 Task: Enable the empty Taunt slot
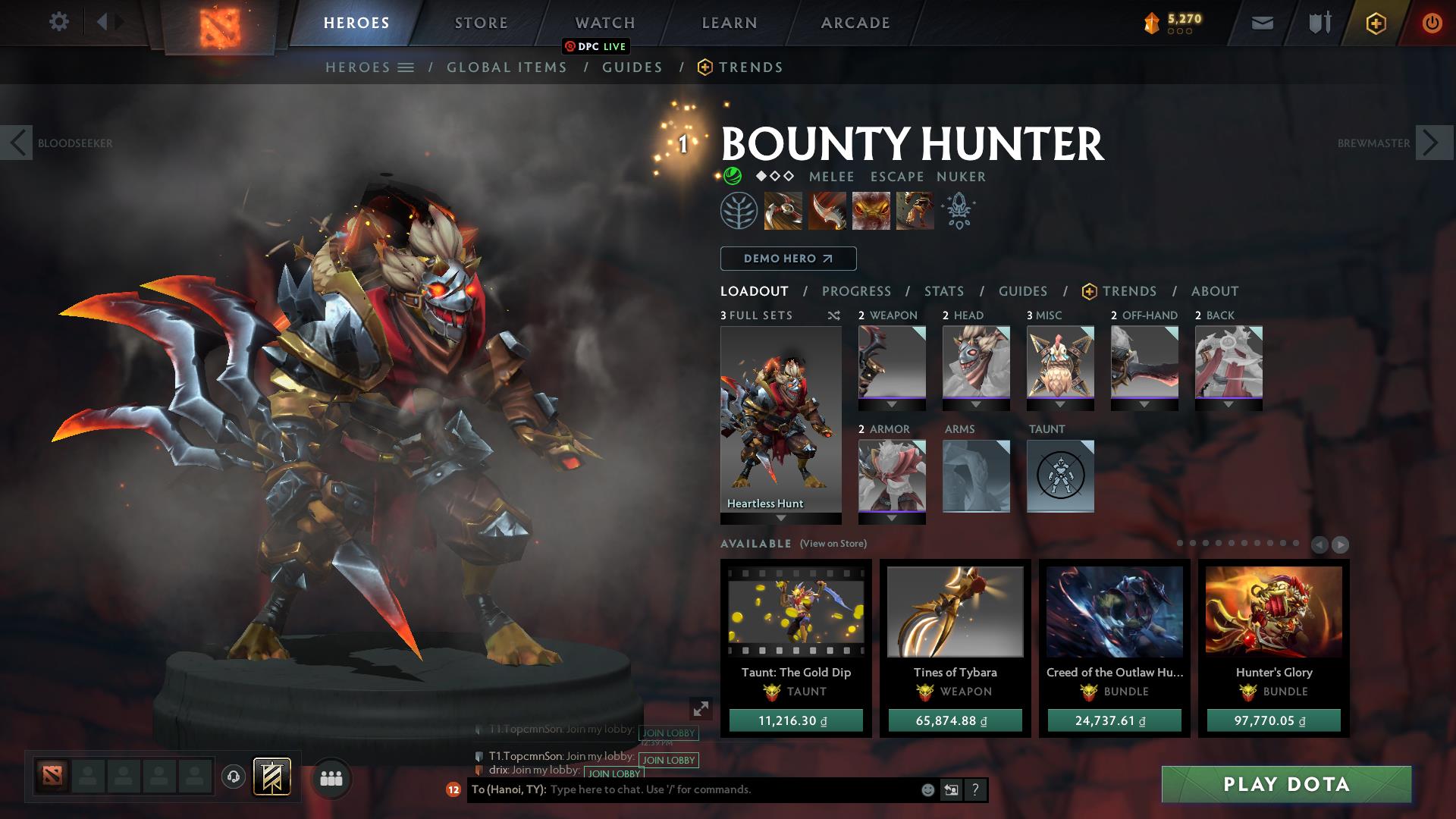click(x=1060, y=476)
